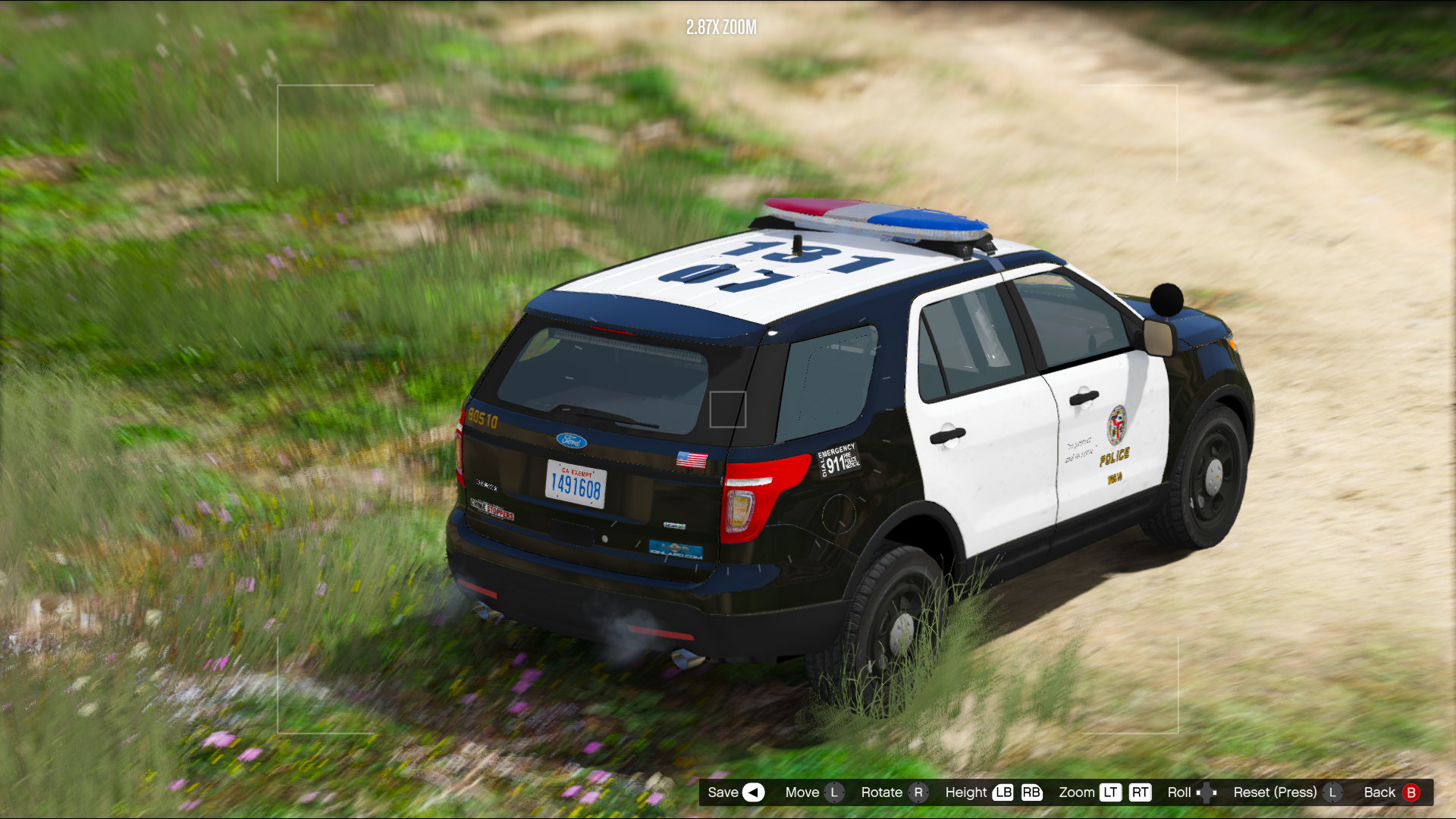Click the Reset option in the bottom bar
The width and height of the screenshot is (1456, 819).
[1286, 792]
